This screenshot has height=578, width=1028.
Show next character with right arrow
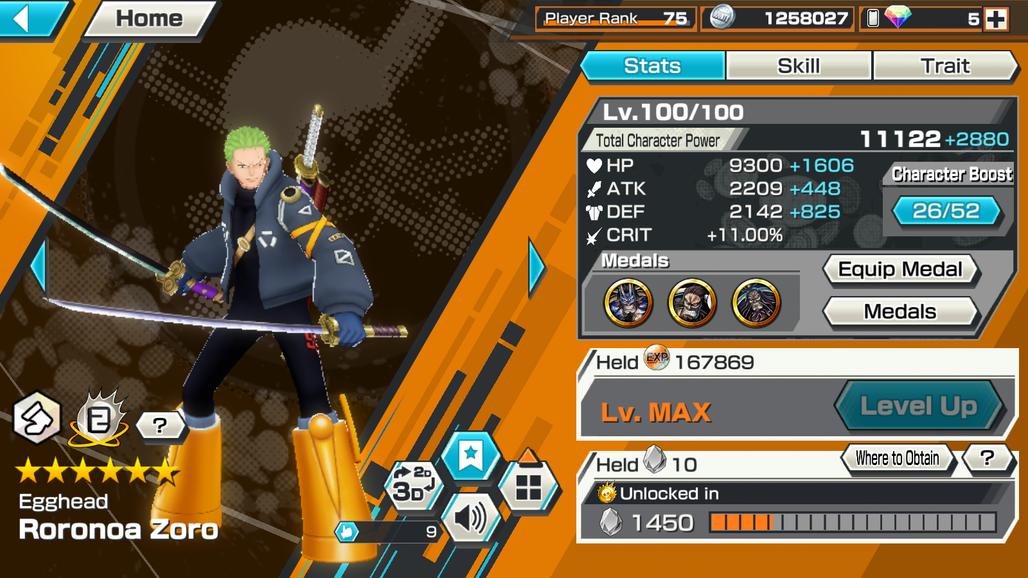pos(537,266)
